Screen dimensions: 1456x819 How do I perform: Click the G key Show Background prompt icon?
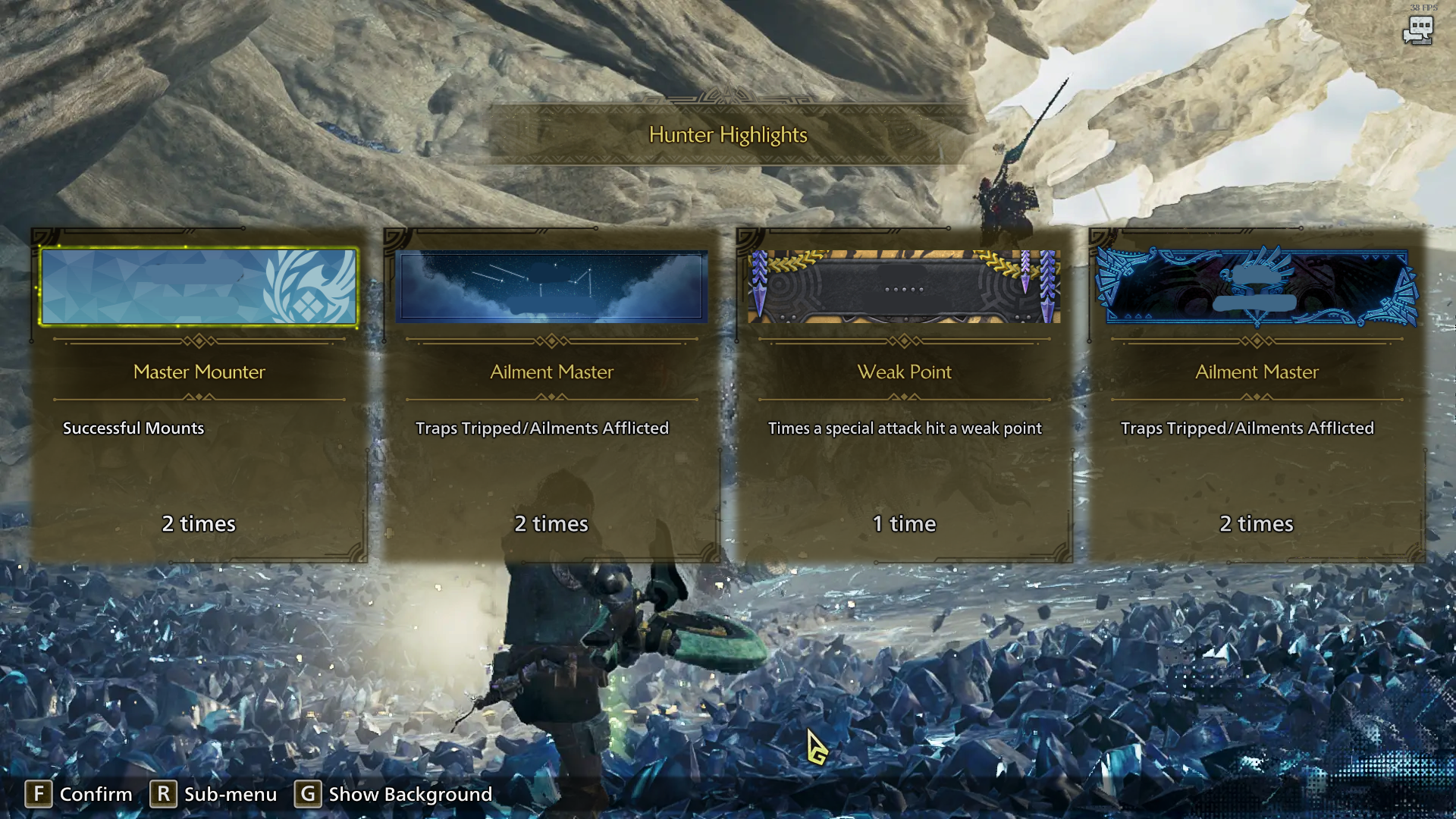tap(306, 794)
